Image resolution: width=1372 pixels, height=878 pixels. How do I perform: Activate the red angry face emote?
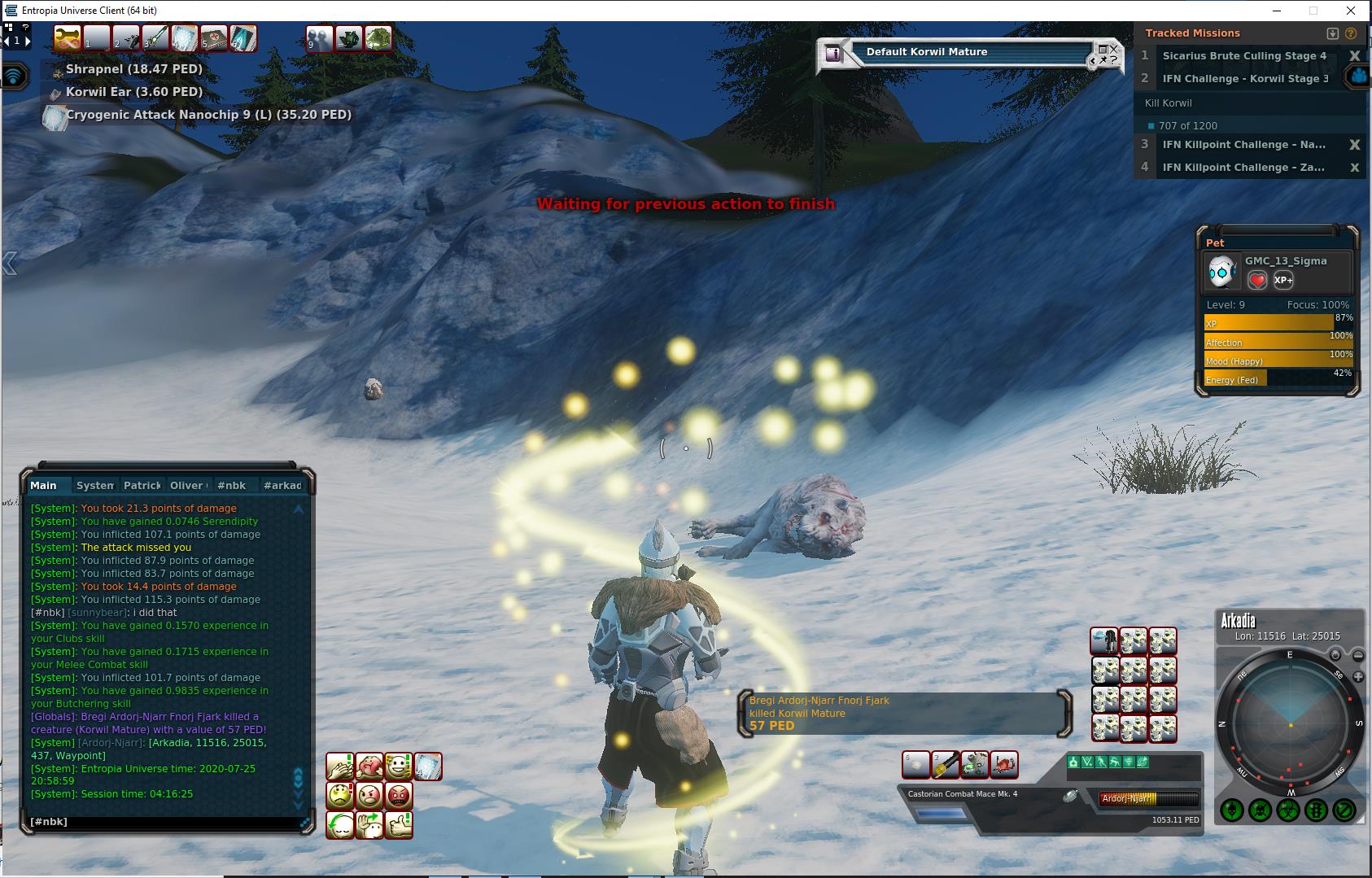pyautogui.click(x=398, y=795)
